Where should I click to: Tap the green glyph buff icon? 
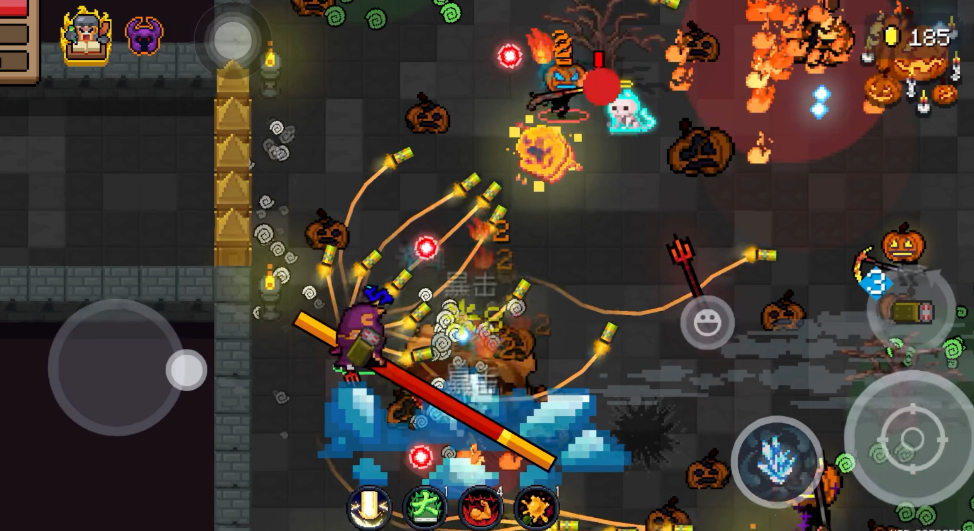point(424,507)
